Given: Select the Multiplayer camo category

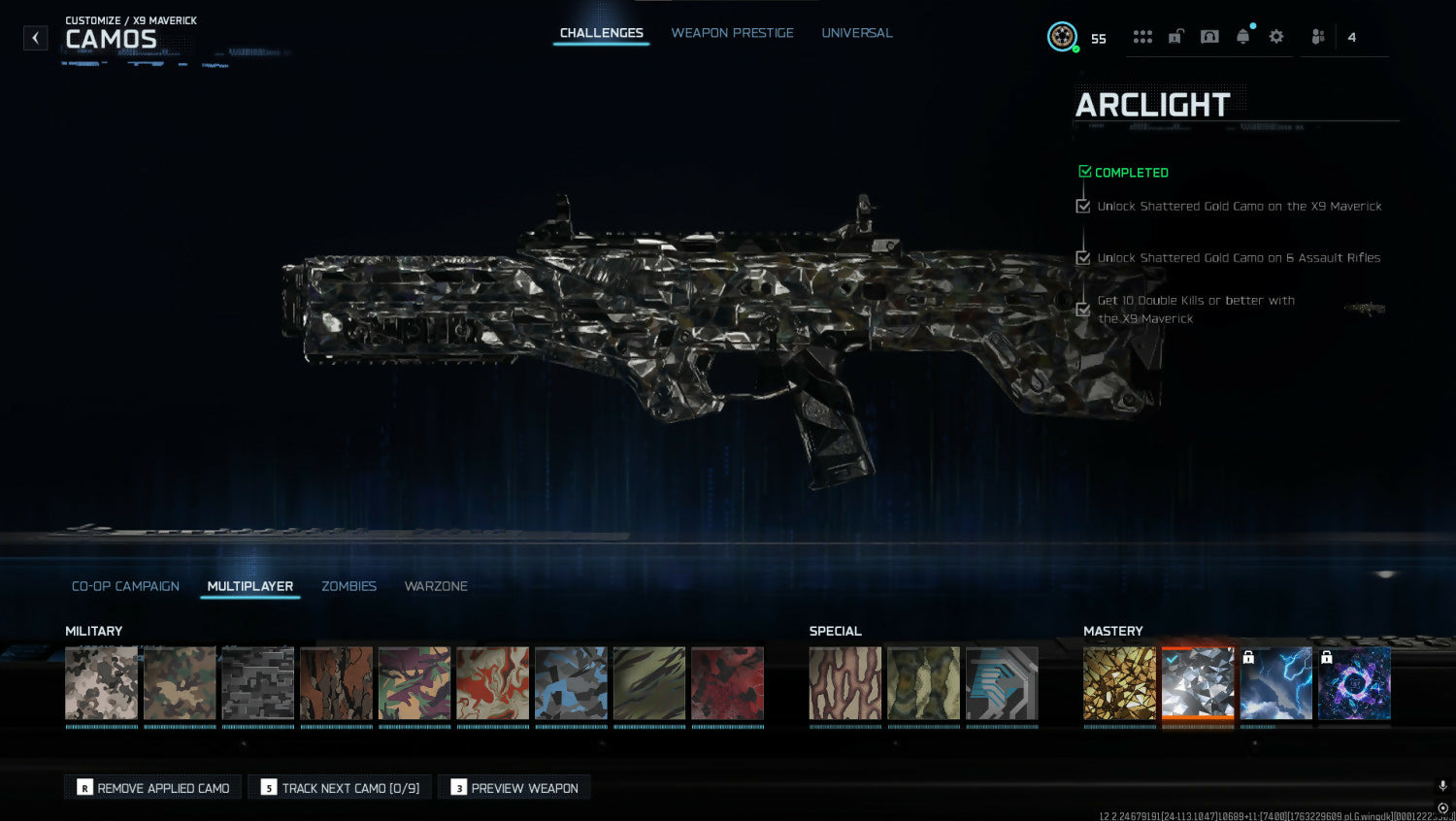Looking at the screenshot, I should pyautogui.click(x=249, y=586).
